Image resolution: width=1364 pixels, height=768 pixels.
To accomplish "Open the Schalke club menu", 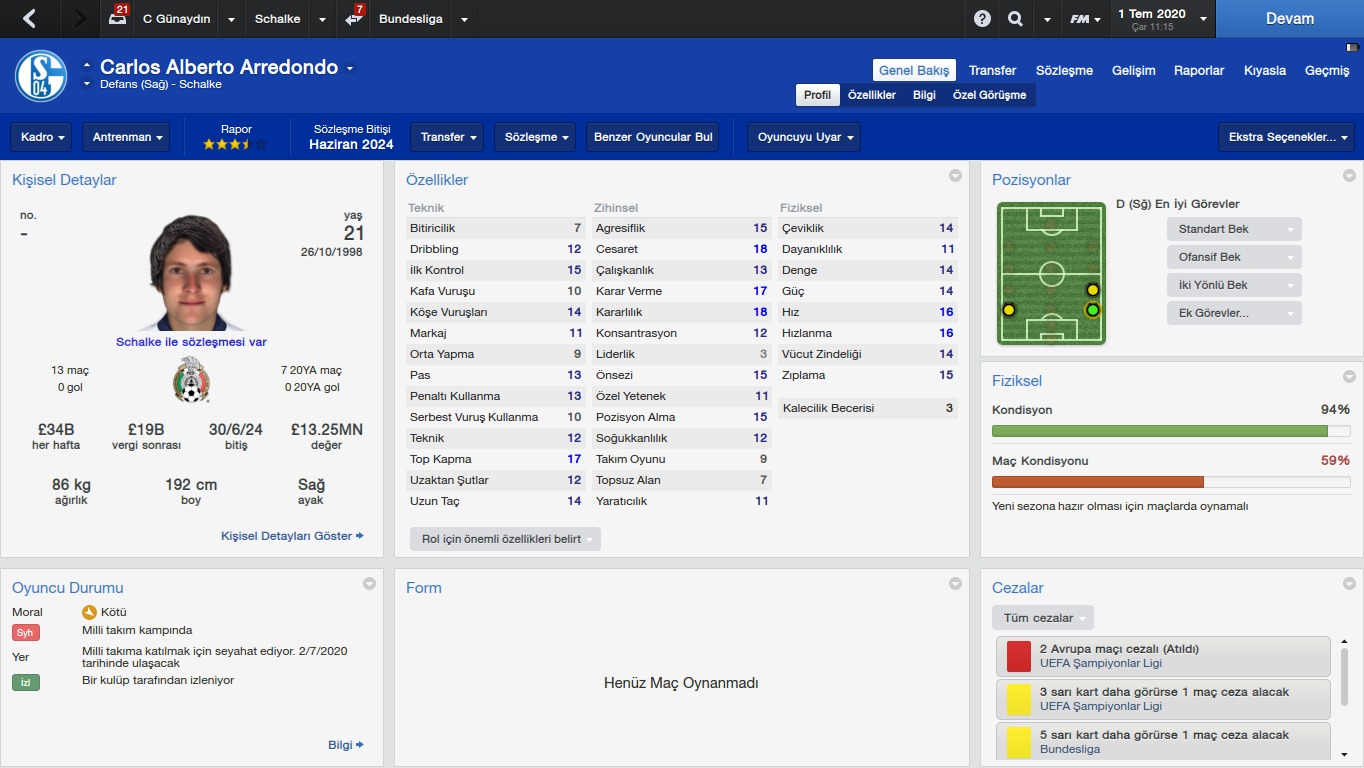I will pos(277,19).
